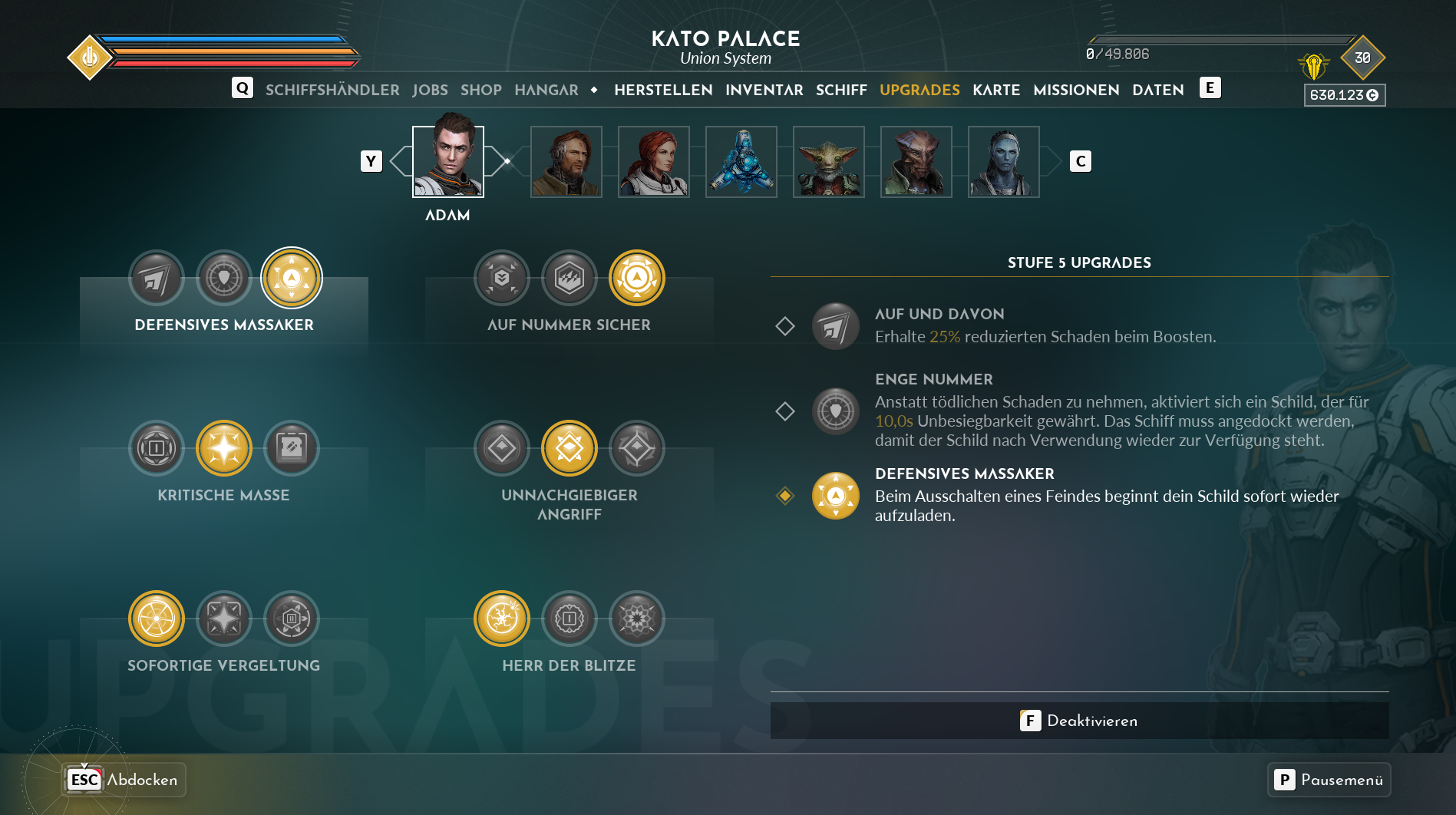Show the Karte tab
Image resolution: width=1456 pixels, height=815 pixels.
coord(995,90)
